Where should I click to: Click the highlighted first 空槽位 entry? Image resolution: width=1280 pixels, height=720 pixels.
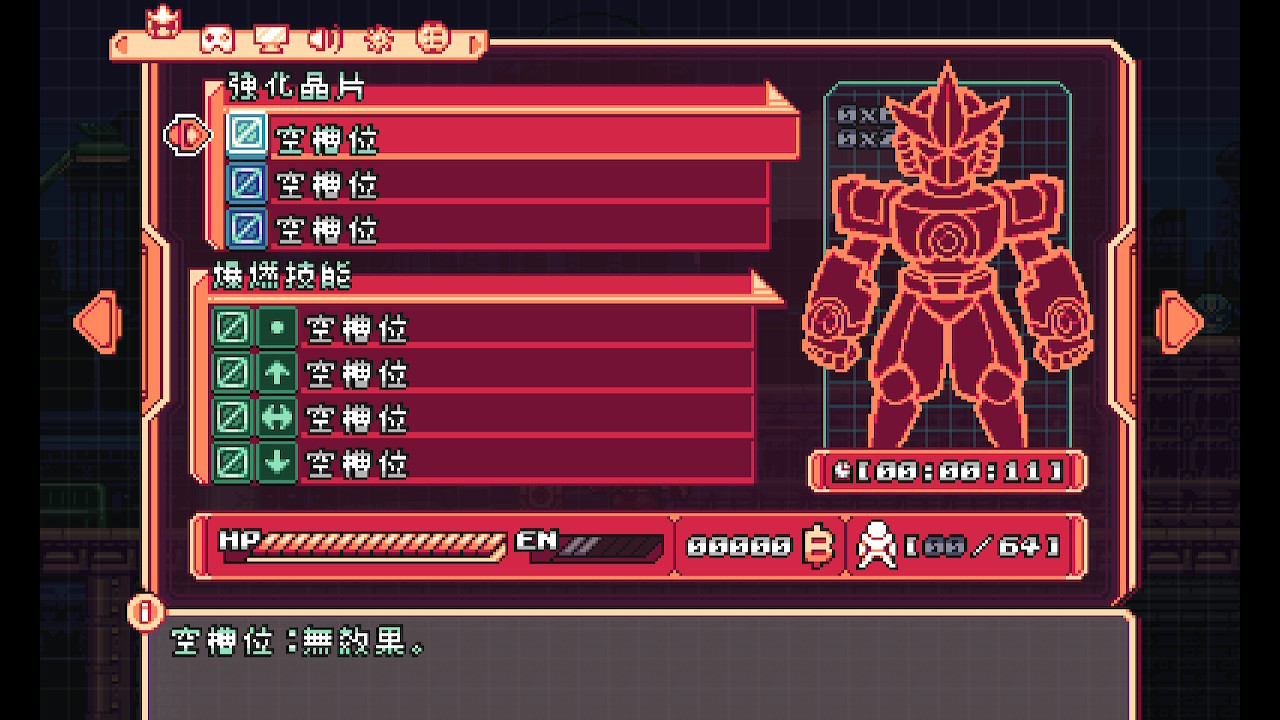click(x=500, y=138)
